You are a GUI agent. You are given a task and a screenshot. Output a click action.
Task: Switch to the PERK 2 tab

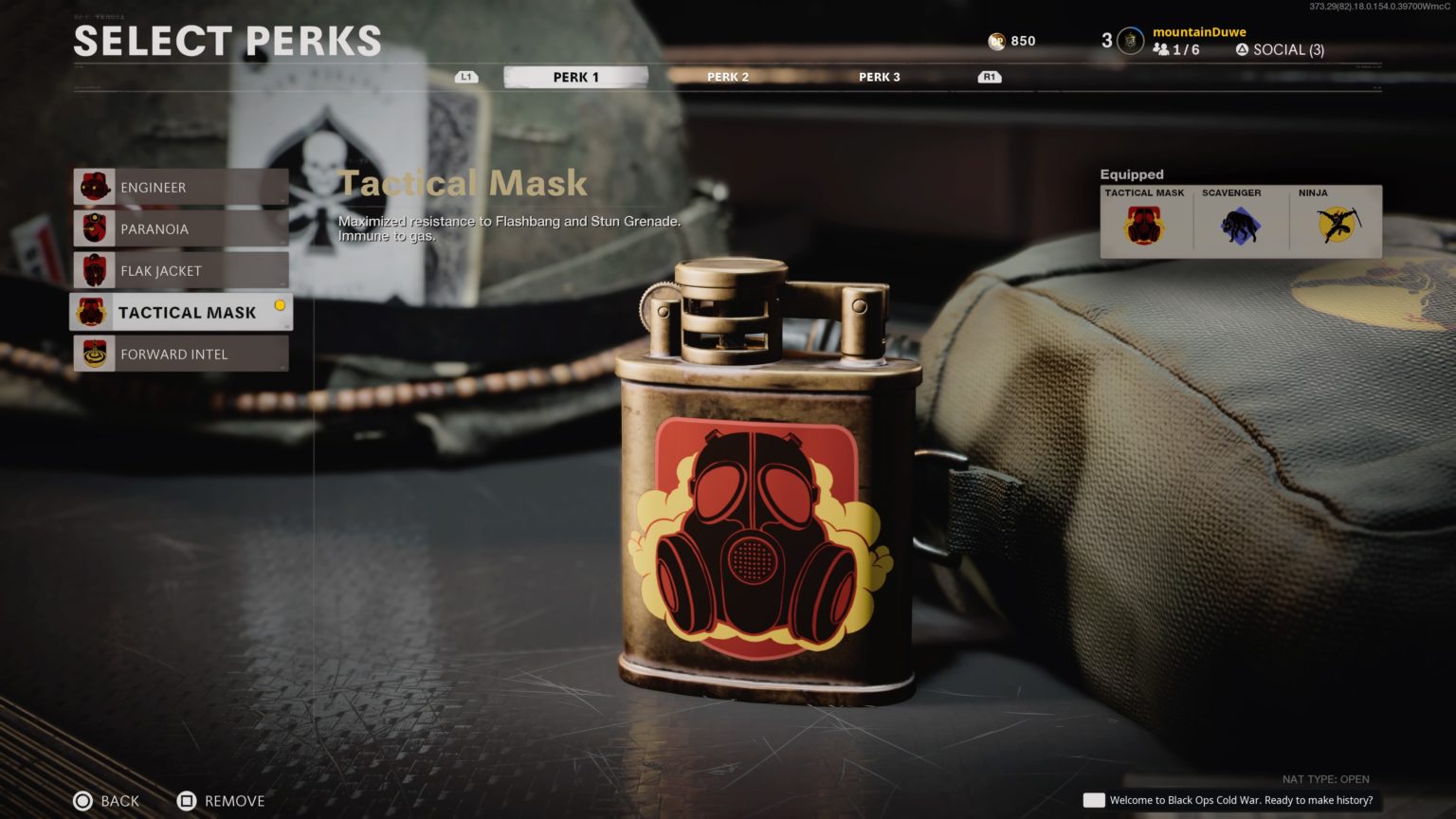pyautogui.click(x=727, y=77)
